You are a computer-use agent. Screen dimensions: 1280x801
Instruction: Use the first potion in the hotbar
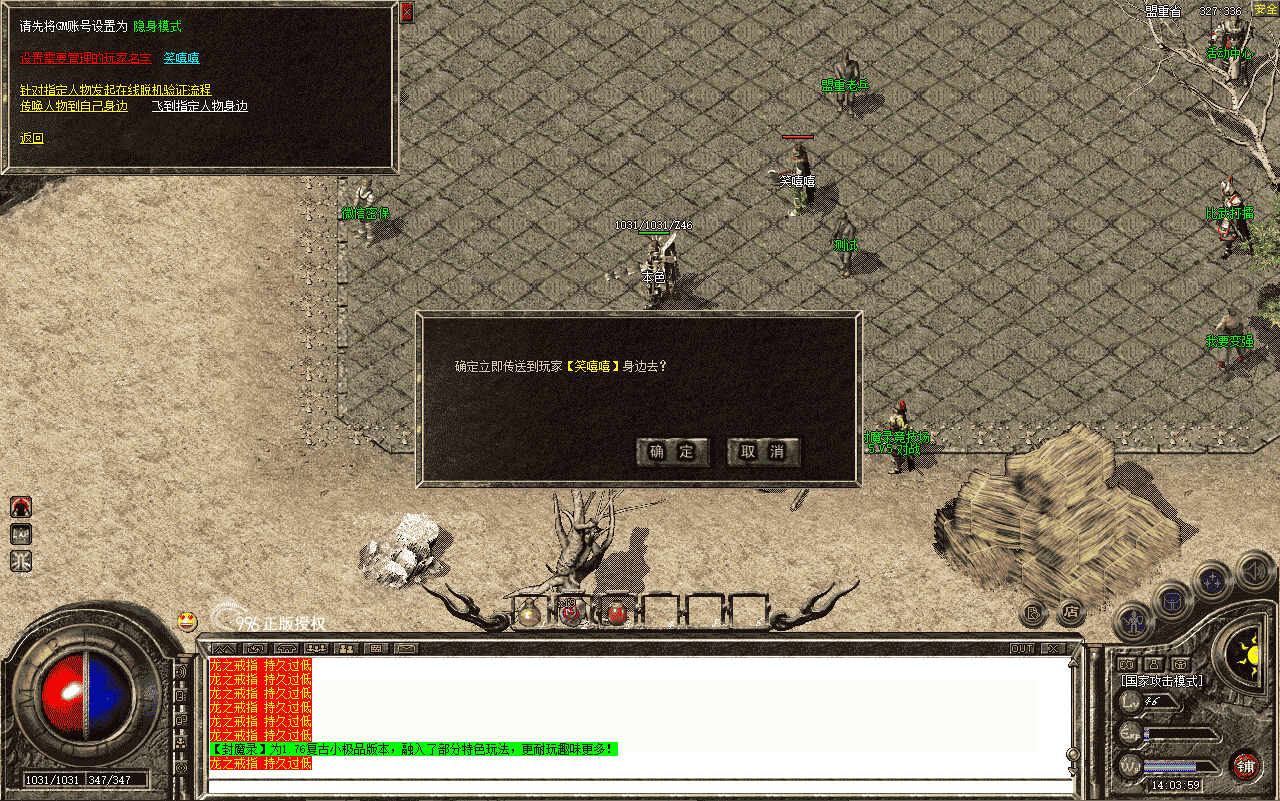coord(529,614)
